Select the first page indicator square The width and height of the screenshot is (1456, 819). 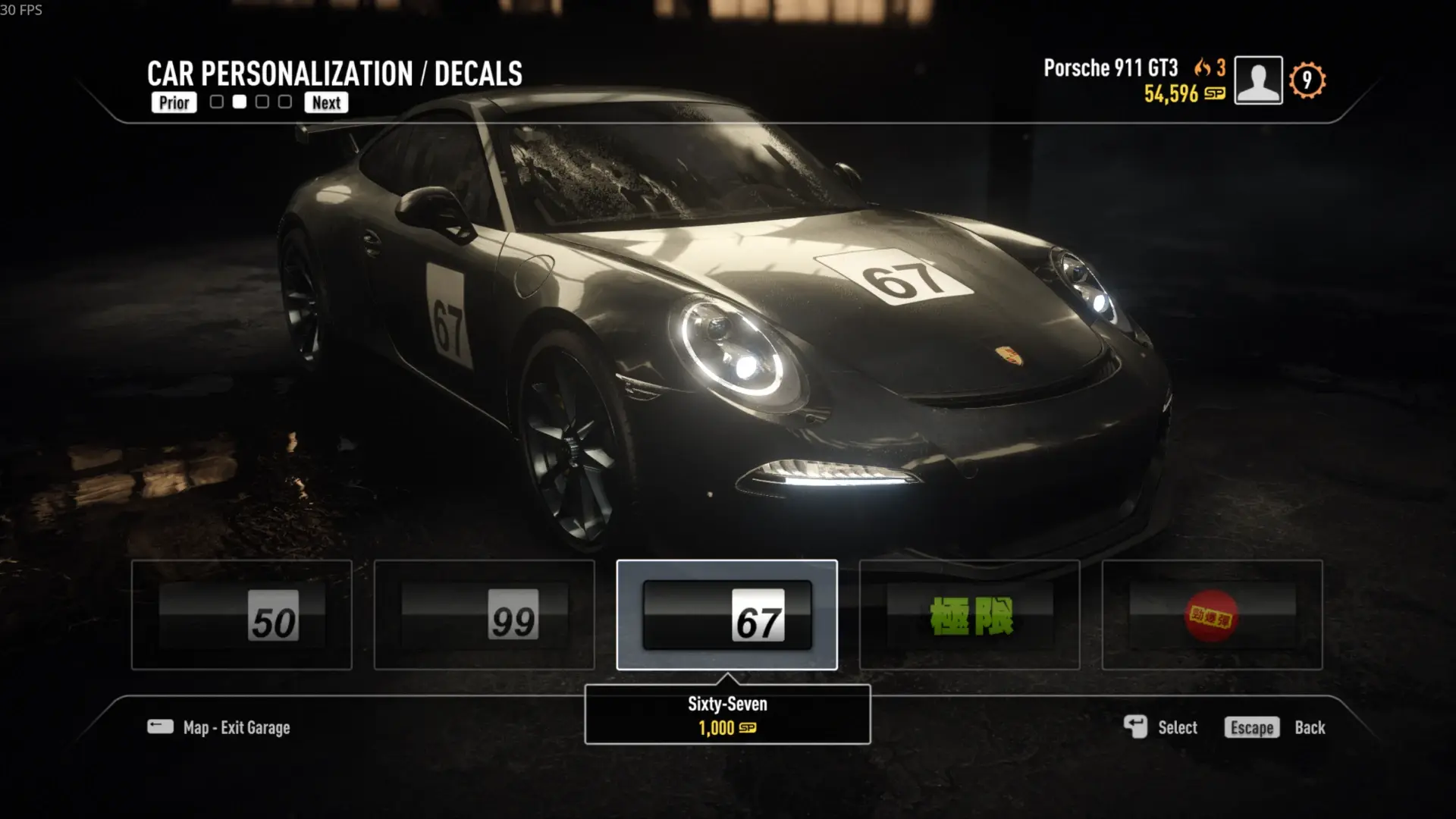click(x=218, y=99)
